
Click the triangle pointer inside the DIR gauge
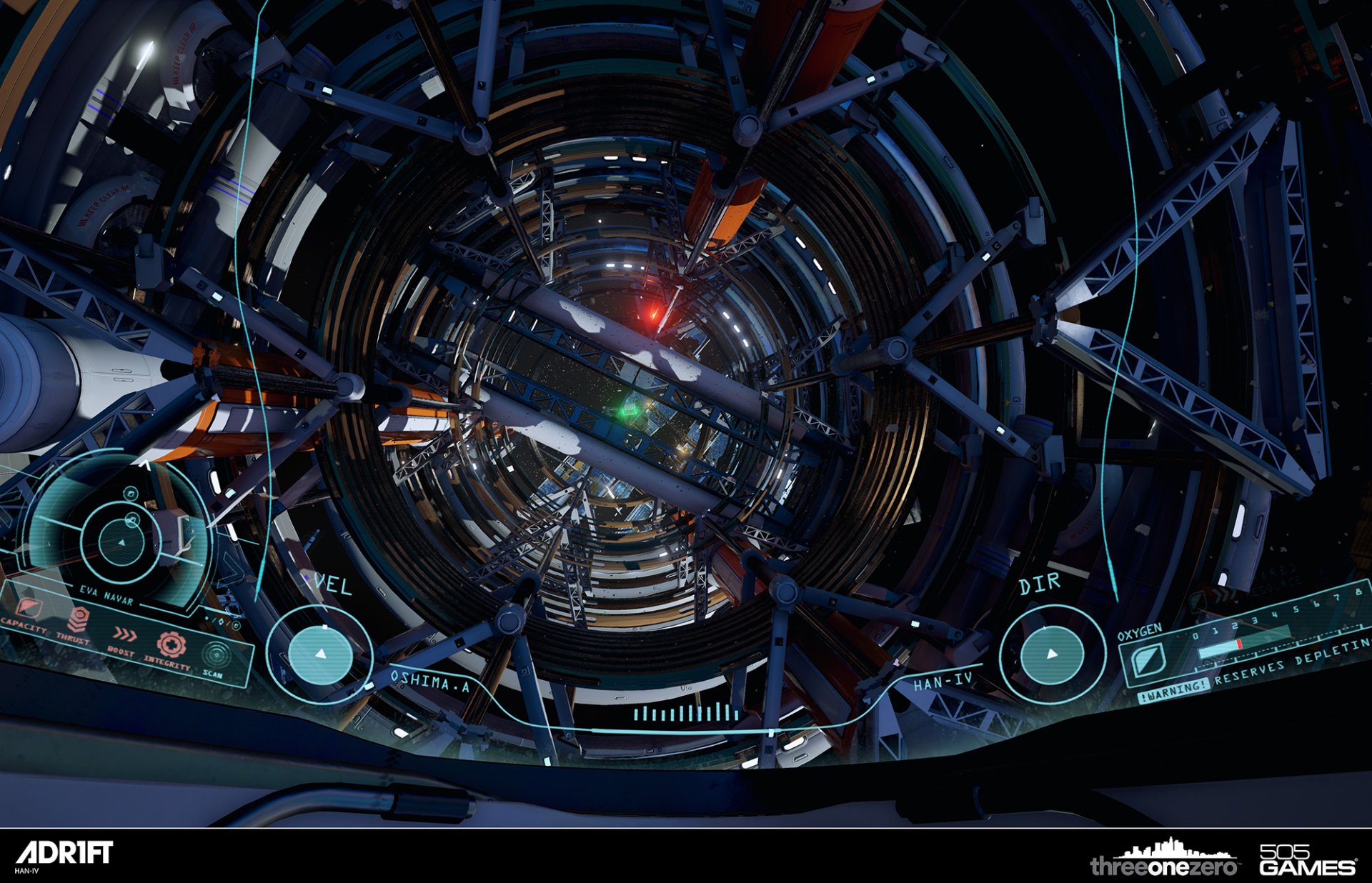(x=1053, y=654)
